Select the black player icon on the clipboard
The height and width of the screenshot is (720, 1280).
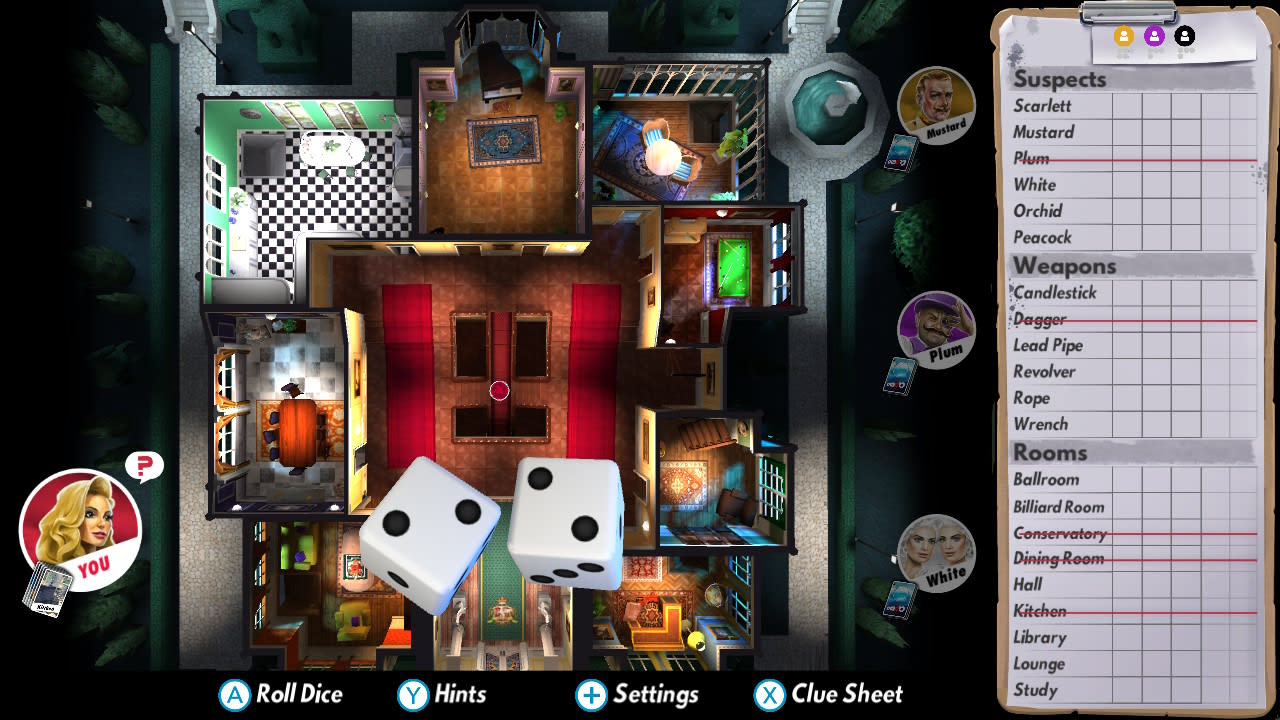pyautogui.click(x=1184, y=34)
